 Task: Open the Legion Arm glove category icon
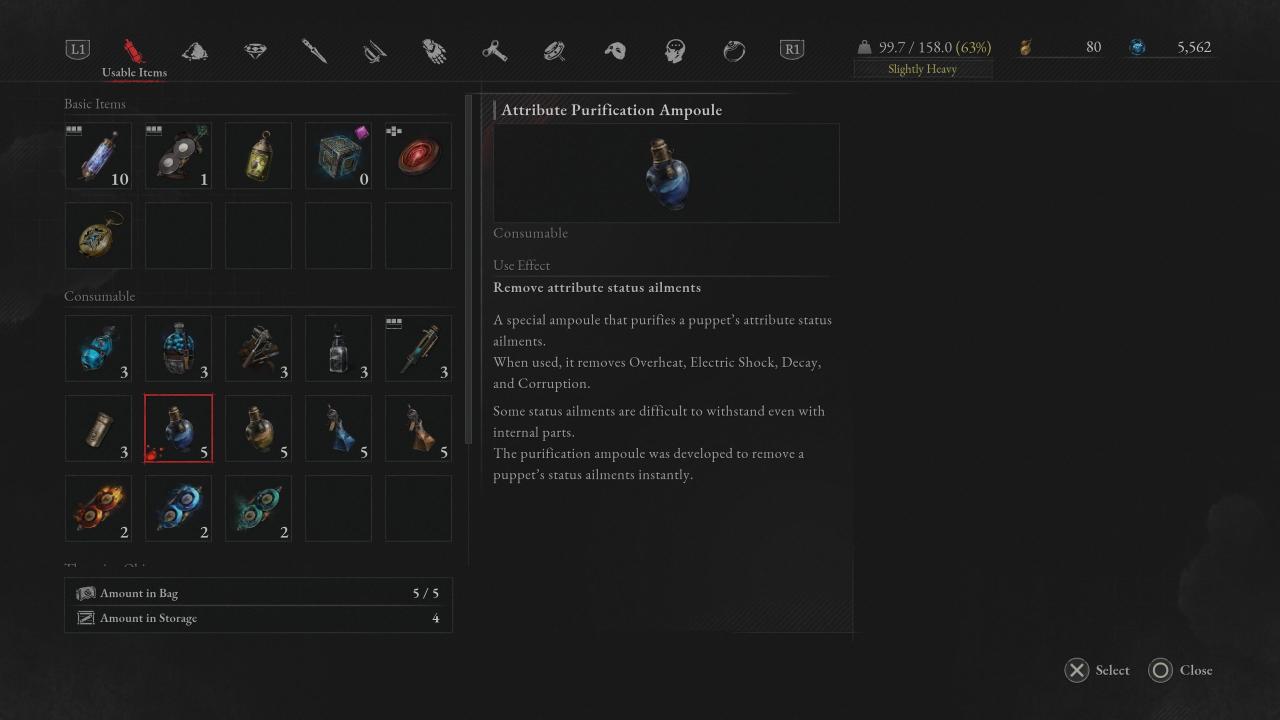(x=433, y=48)
